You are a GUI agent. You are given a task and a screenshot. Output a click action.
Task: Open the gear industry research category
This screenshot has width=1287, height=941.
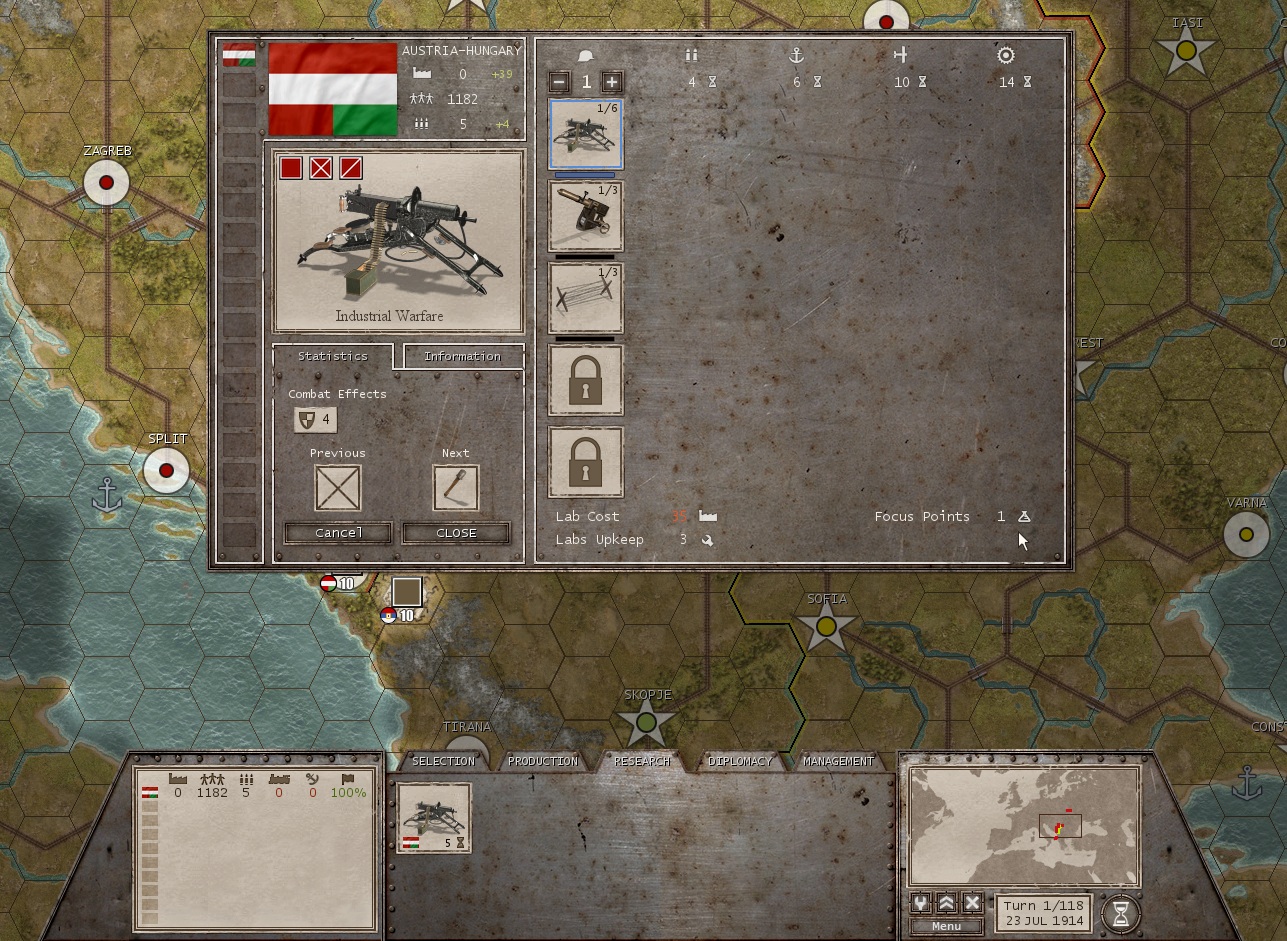click(1005, 55)
